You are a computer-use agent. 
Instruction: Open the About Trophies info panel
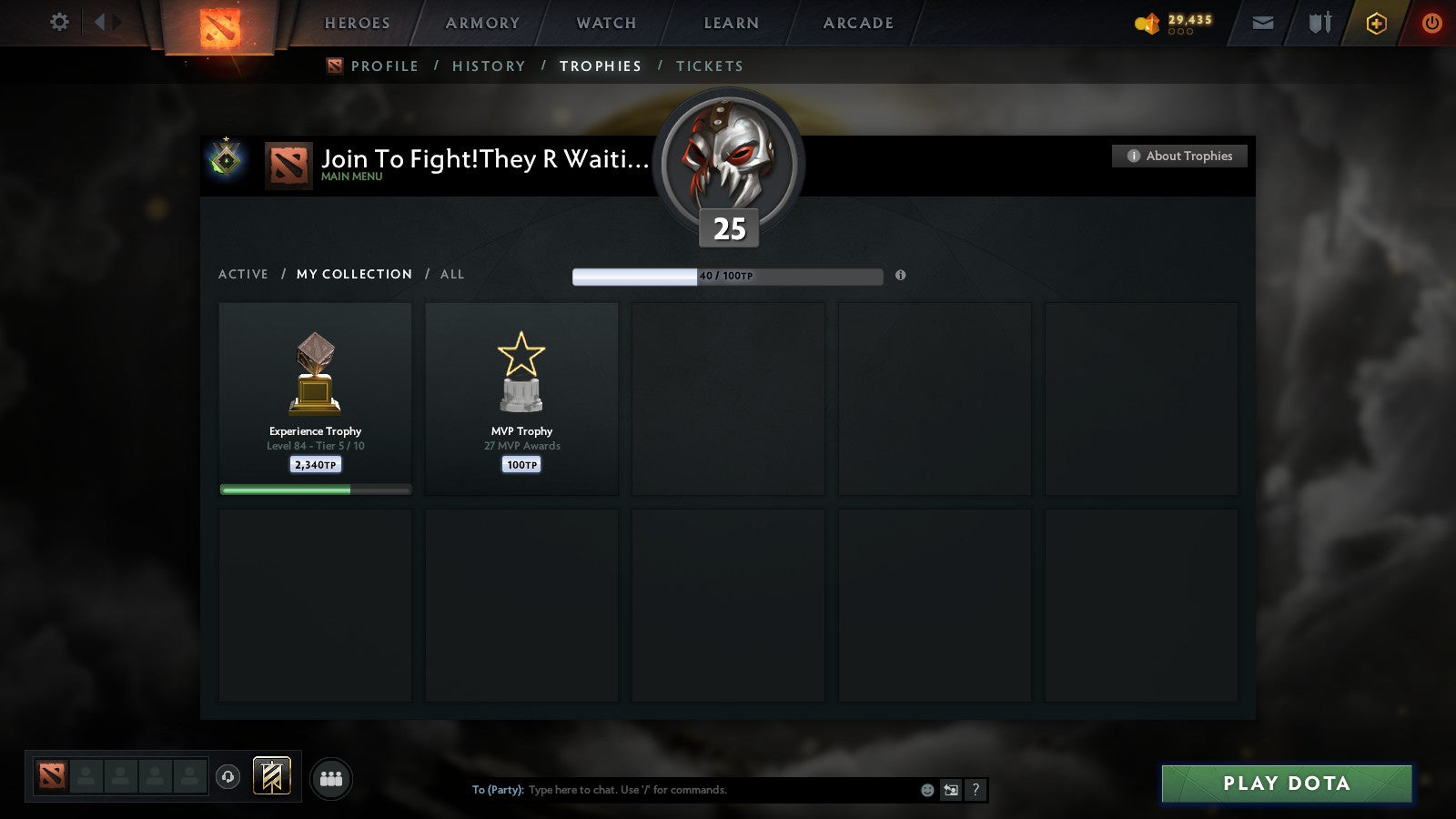1178,156
